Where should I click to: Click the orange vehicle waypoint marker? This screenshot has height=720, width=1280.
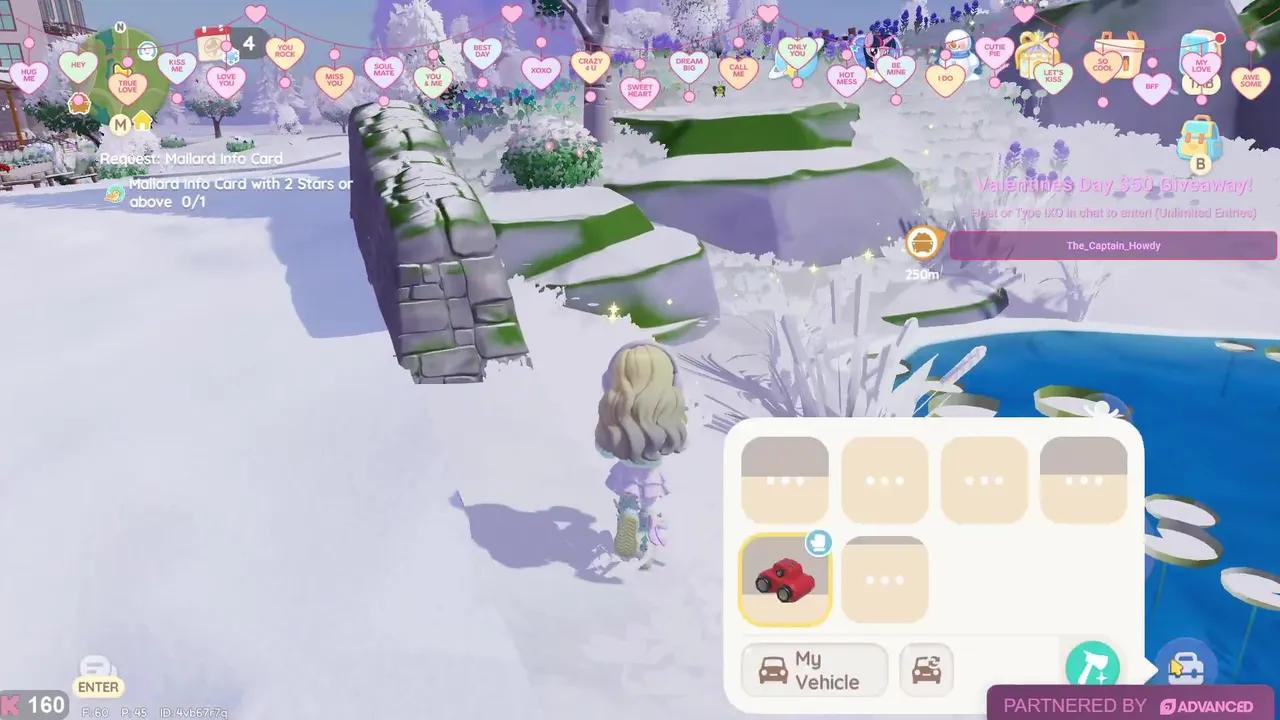click(923, 243)
